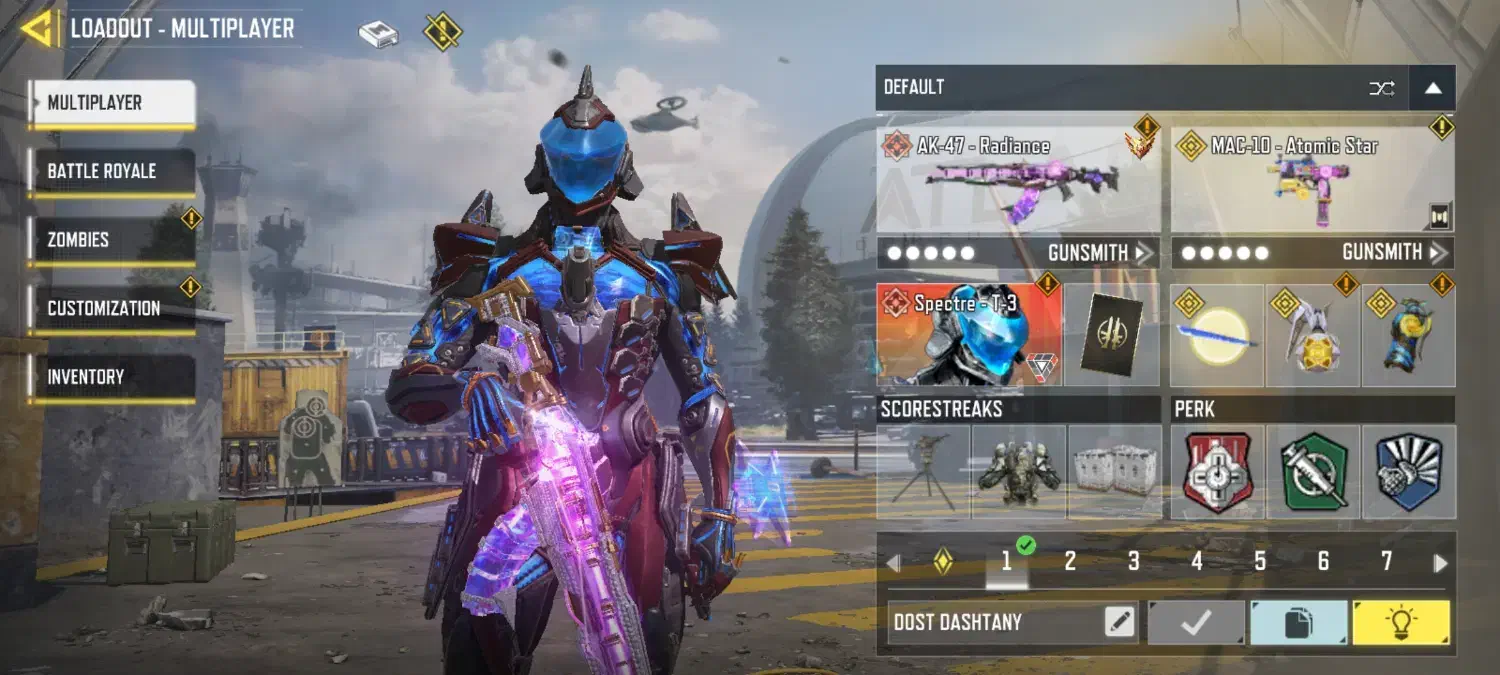1500x675 pixels.
Task: Toggle the shuffle icon on Default bar
Action: click(1381, 88)
